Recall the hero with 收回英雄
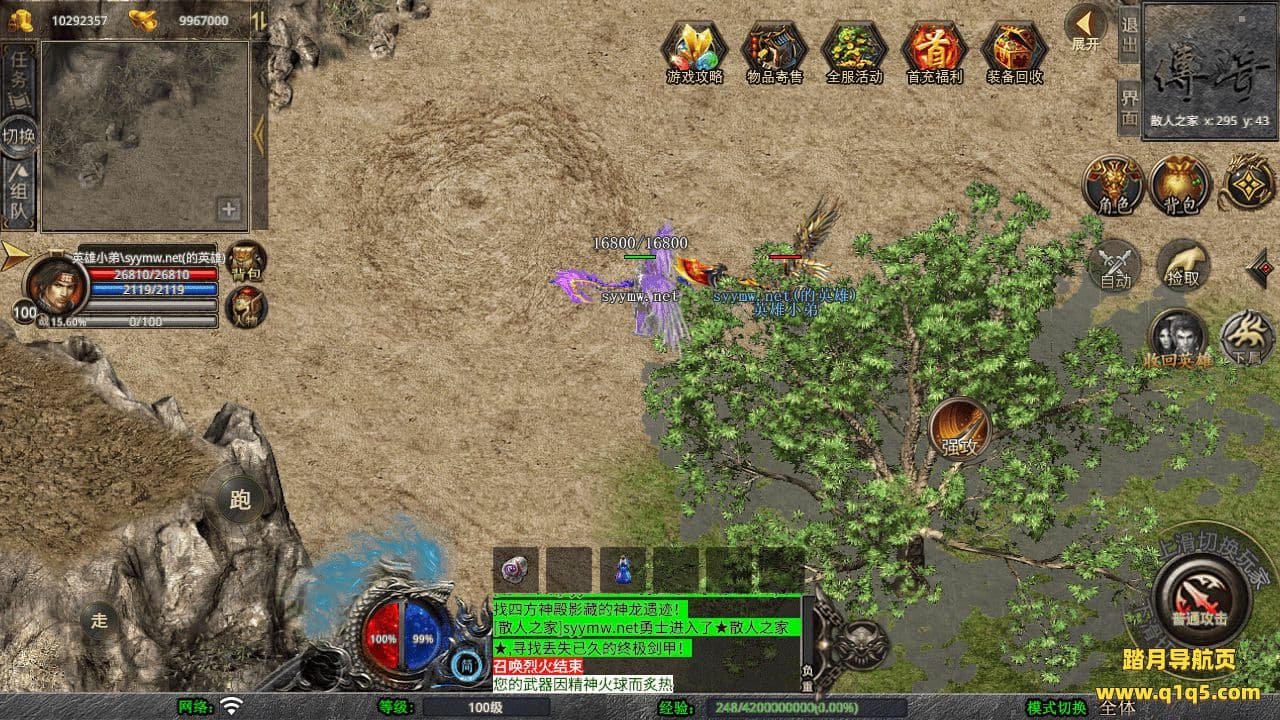Image resolution: width=1280 pixels, height=720 pixels. [x=1176, y=338]
